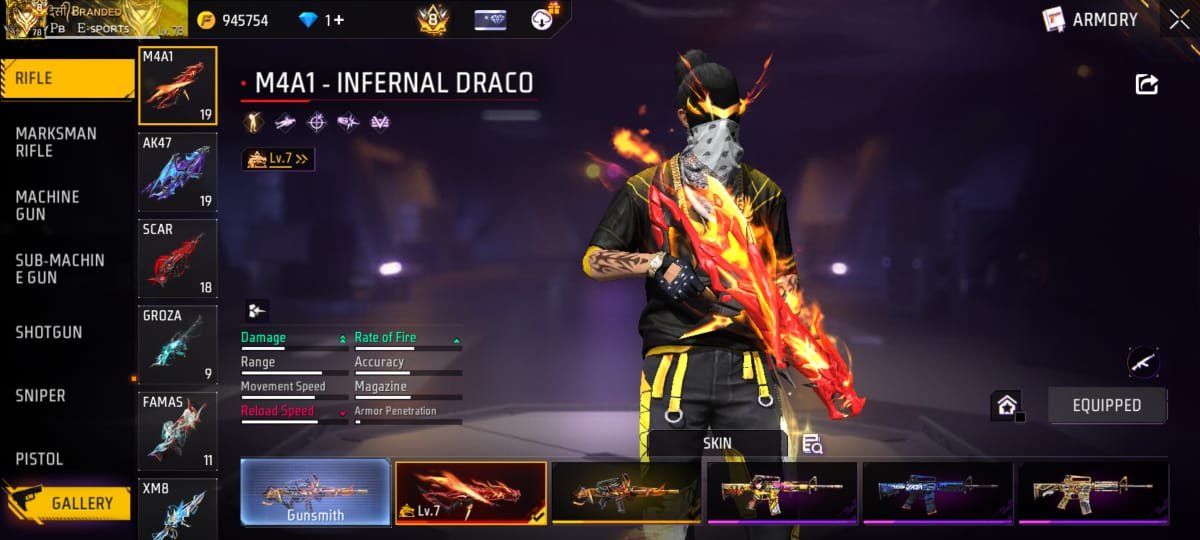Choose the SCAR weapon tile

pos(177,258)
